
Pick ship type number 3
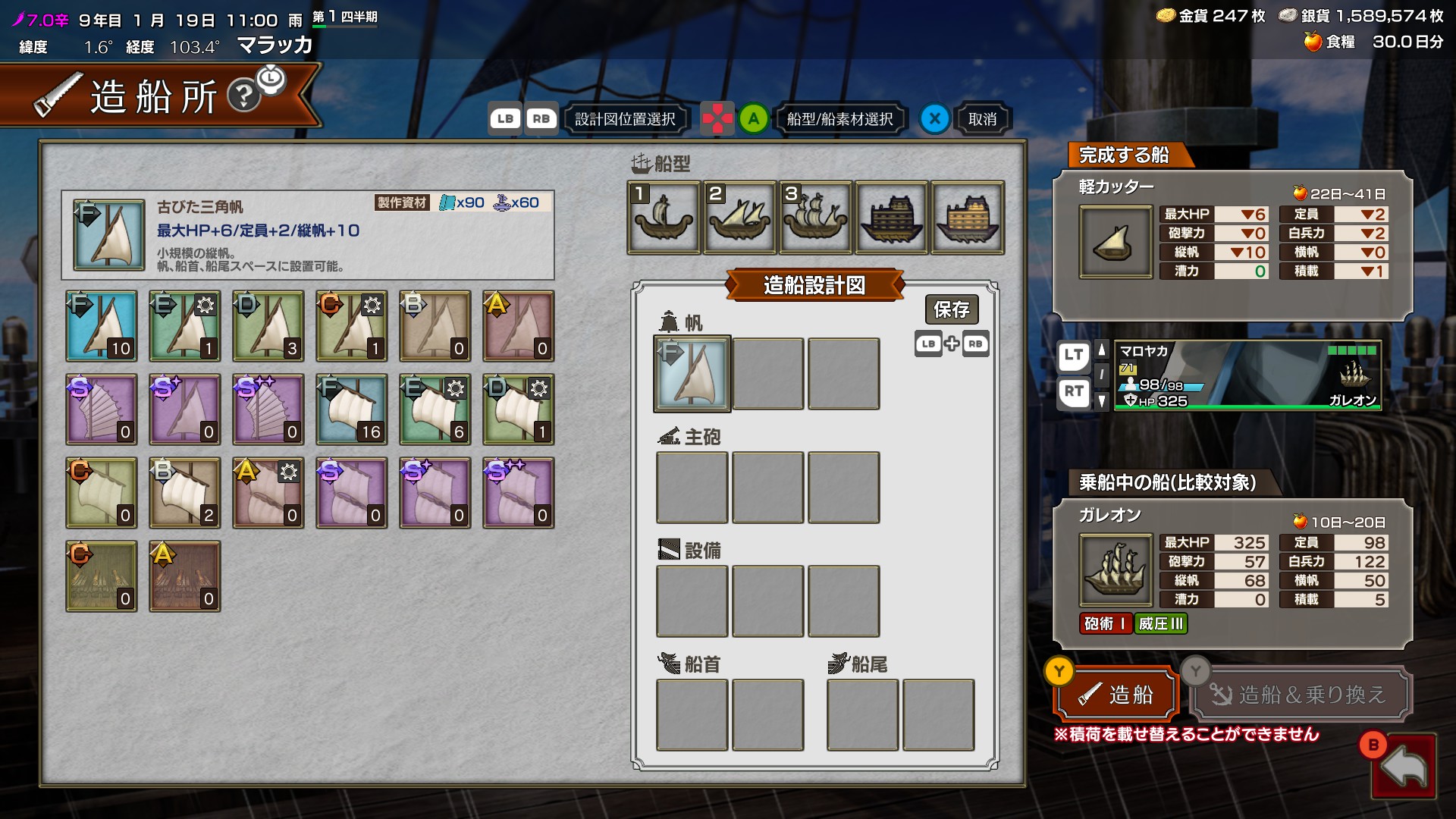pos(815,218)
